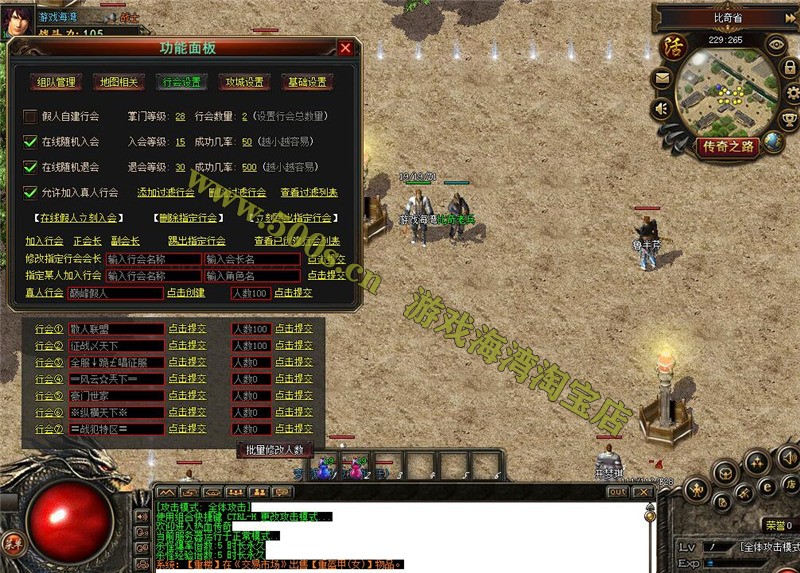
Task: Uncheck the 在线随机入会 checkbox
Action: coord(30,141)
